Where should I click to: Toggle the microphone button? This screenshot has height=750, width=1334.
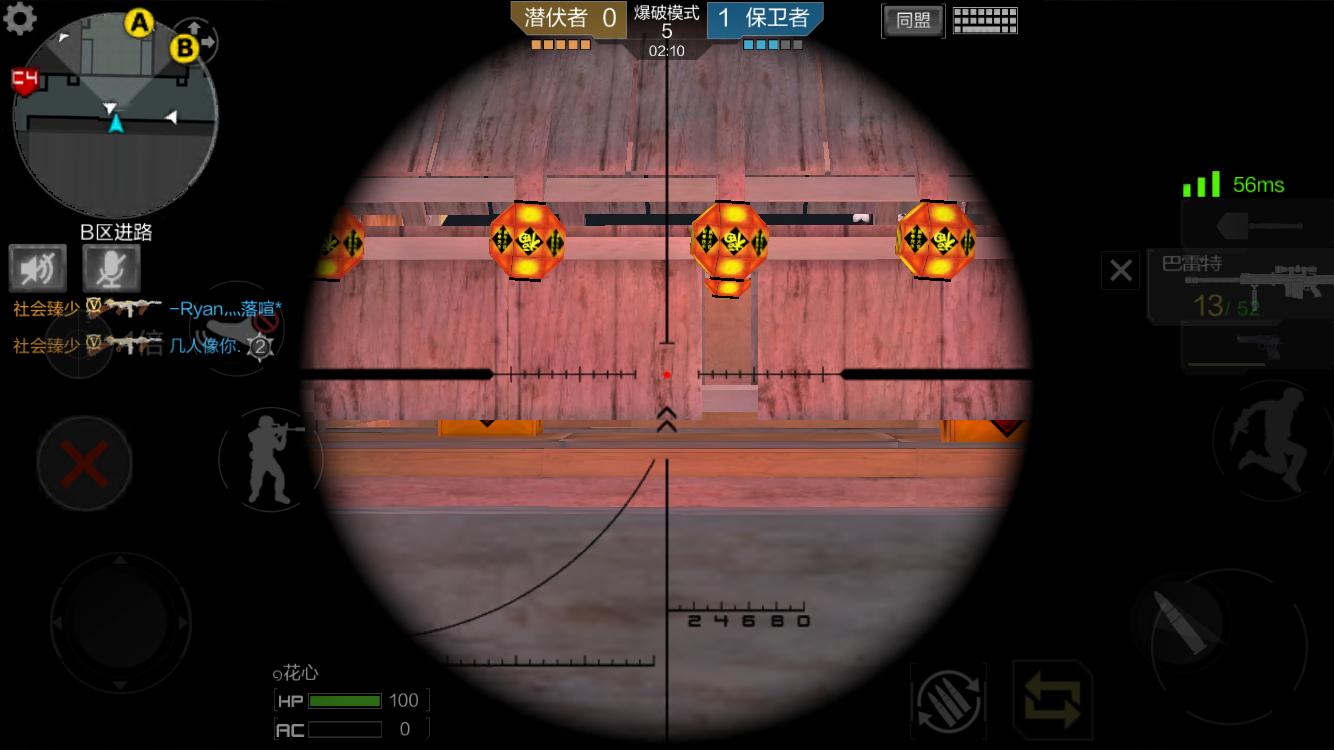pyautogui.click(x=111, y=268)
